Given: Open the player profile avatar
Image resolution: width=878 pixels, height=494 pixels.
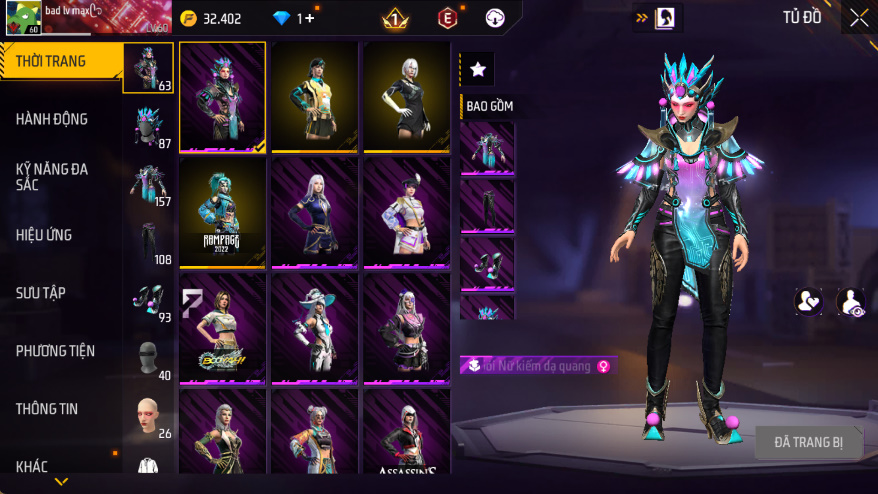Looking at the screenshot, I should 22,17.
